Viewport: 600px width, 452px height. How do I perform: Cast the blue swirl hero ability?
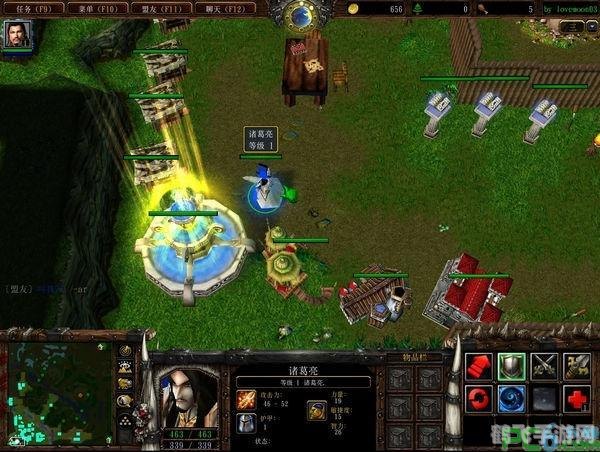pos(511,399)
